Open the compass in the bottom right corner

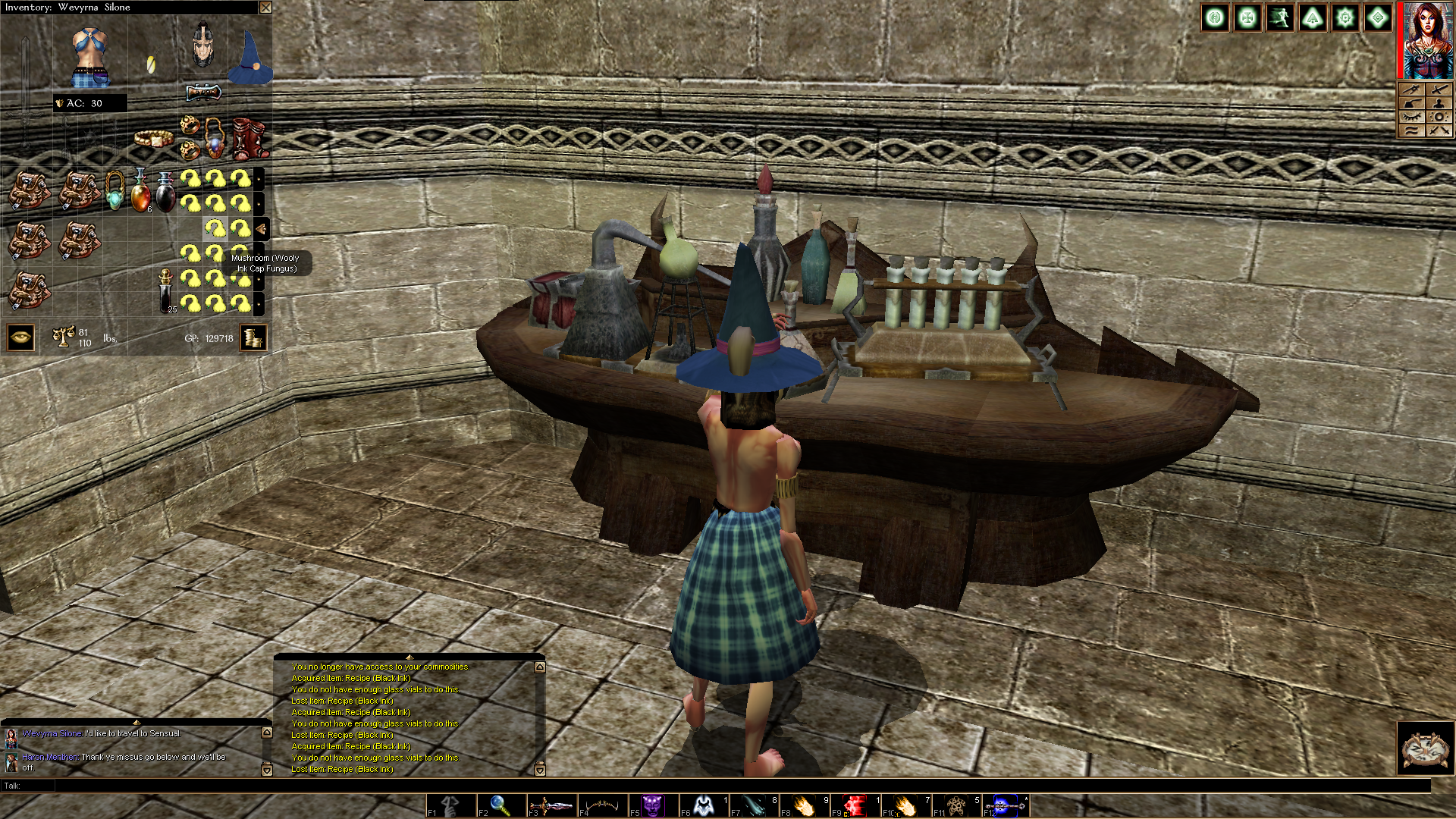(1426, 748)
